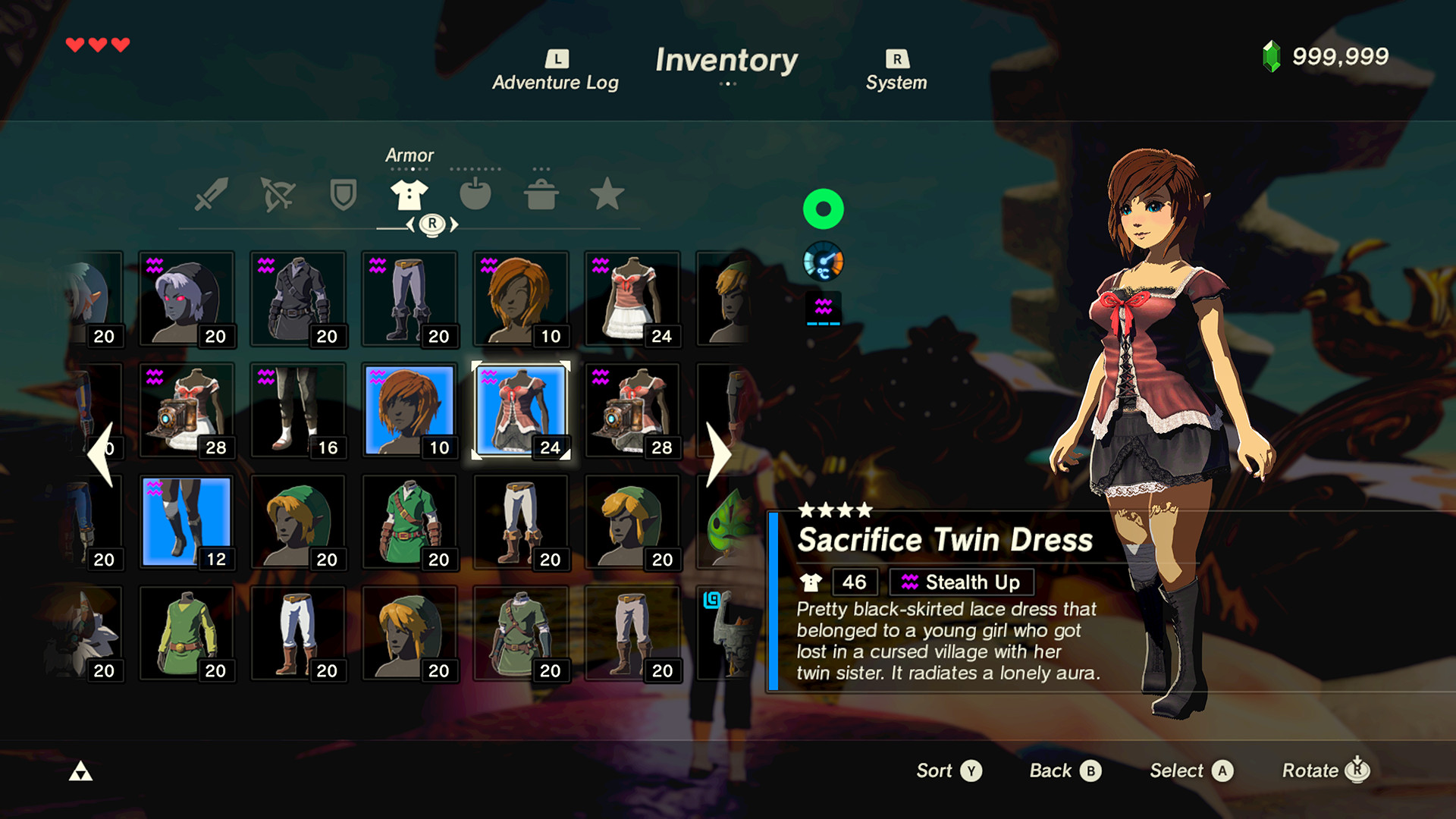Switch to the shields category icon
The width and height of the screenshot is (1456, 819).
tap(344, 195)
